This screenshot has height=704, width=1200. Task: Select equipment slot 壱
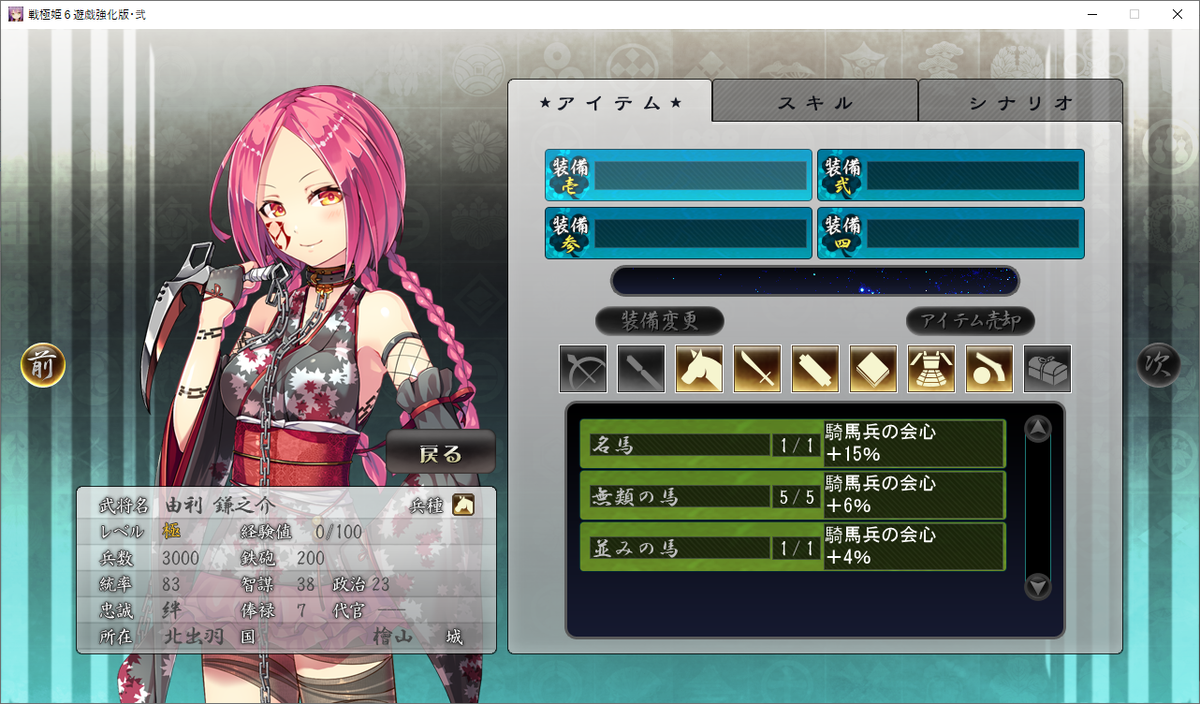679,176
